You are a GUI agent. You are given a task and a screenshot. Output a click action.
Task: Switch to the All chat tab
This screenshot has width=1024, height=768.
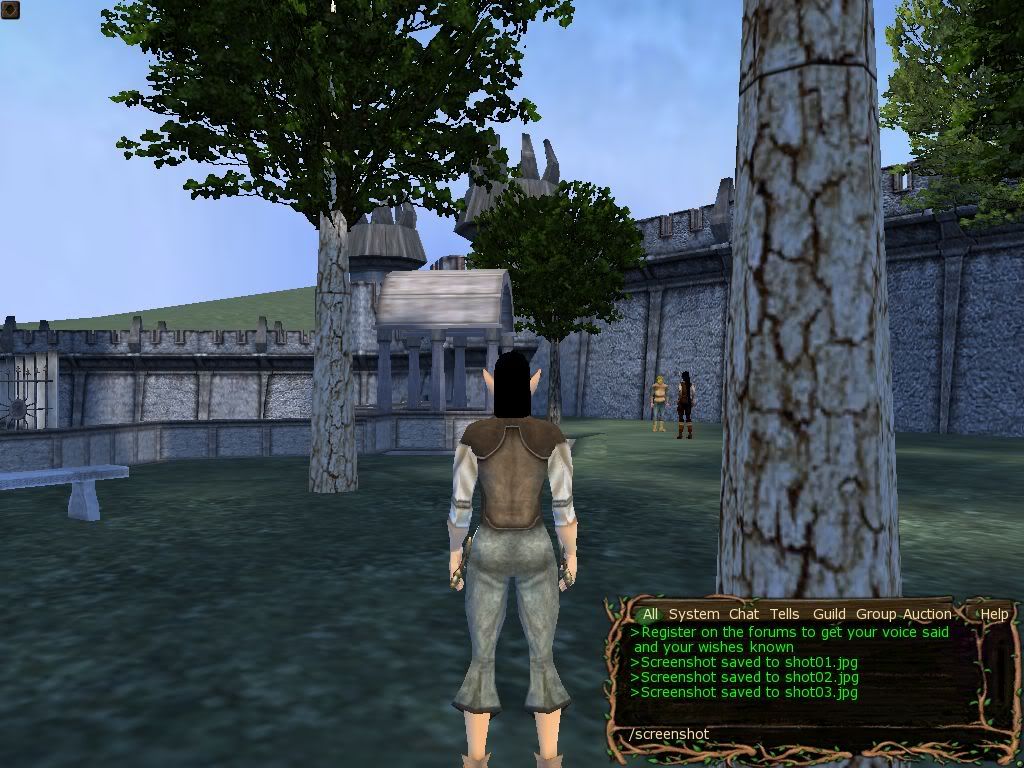[x=650, y=614]
